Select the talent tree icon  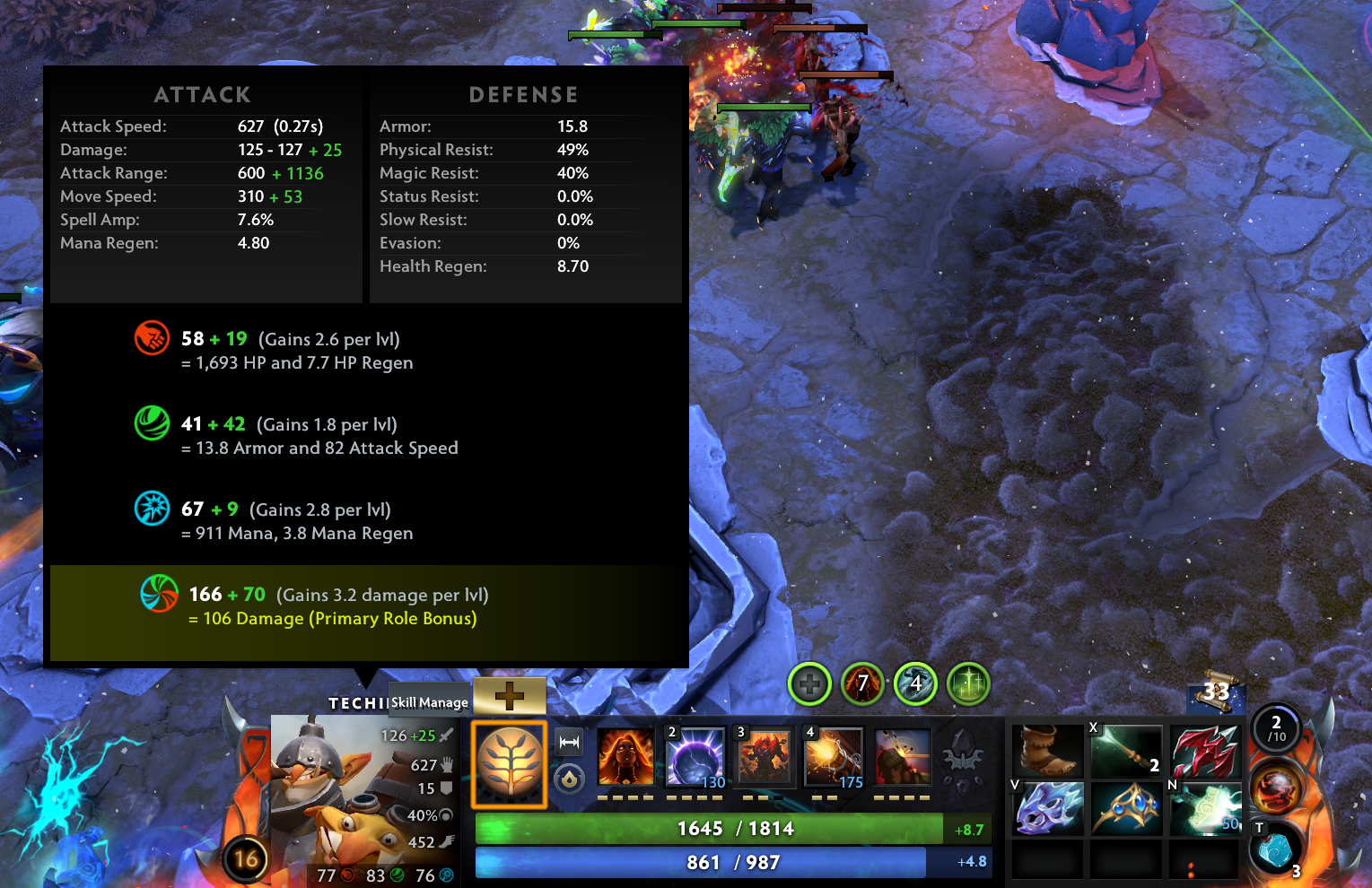(510, 764)
